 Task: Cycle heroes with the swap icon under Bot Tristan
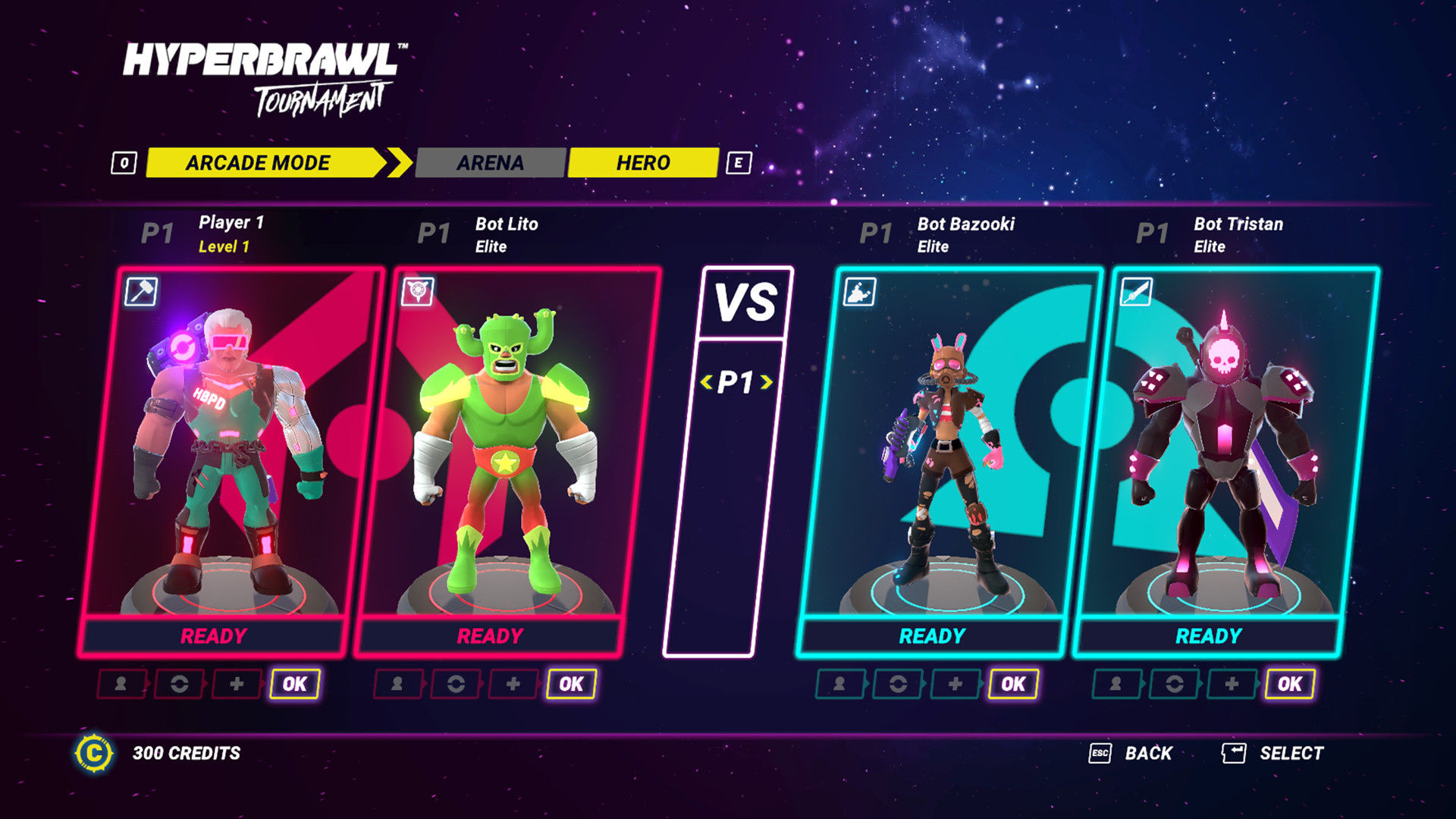(x=1172, y=683)
